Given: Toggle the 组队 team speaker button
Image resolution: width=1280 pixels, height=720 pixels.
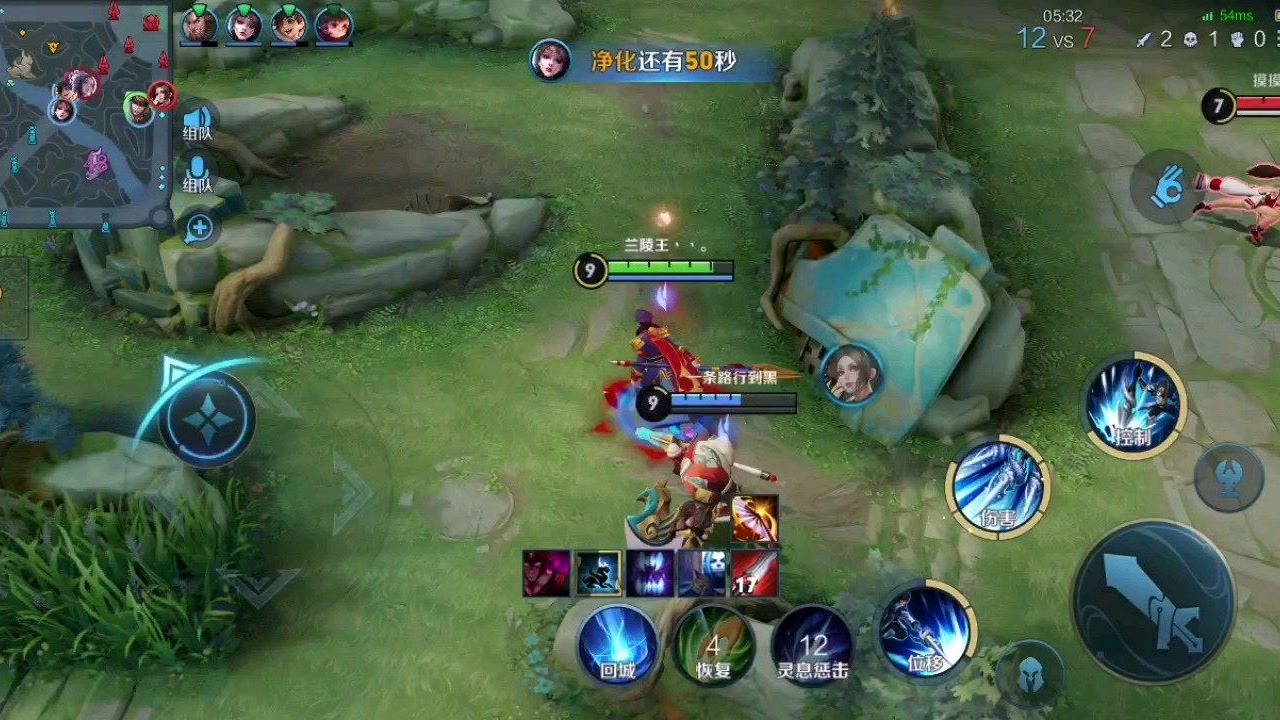Looking at the screenshot, I should [x=198, y=120].
